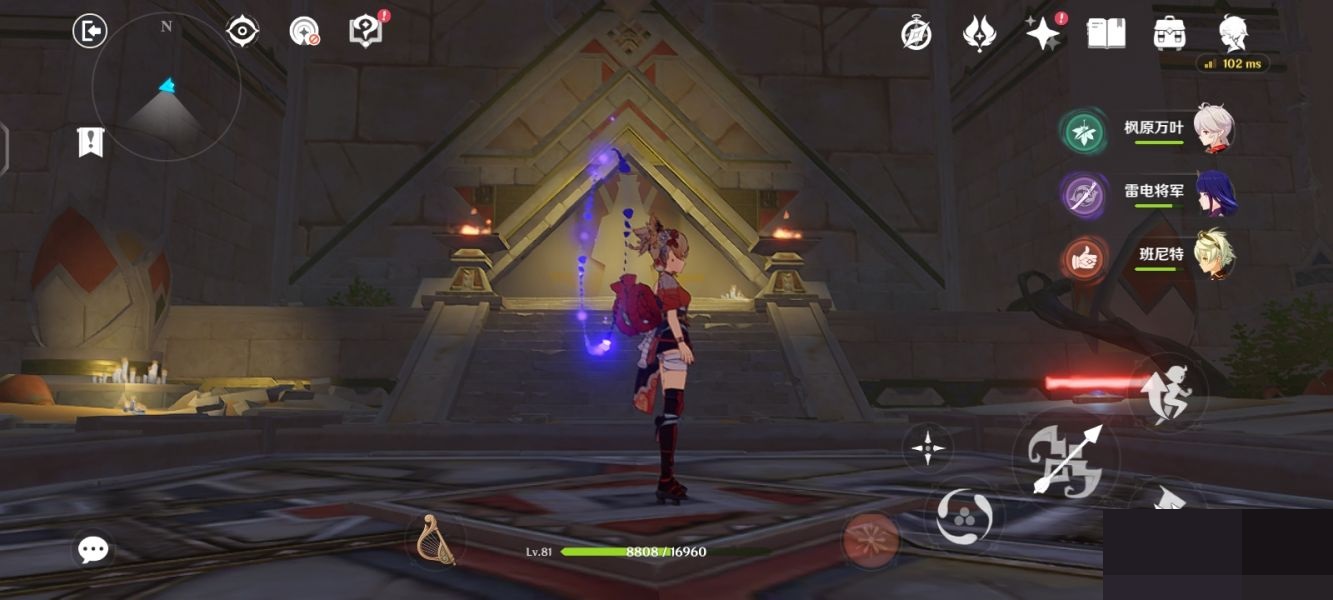The image size is (1333, 600).
Task: Open the four-point star icon with red alert
Action: [x=1043, y=34]
